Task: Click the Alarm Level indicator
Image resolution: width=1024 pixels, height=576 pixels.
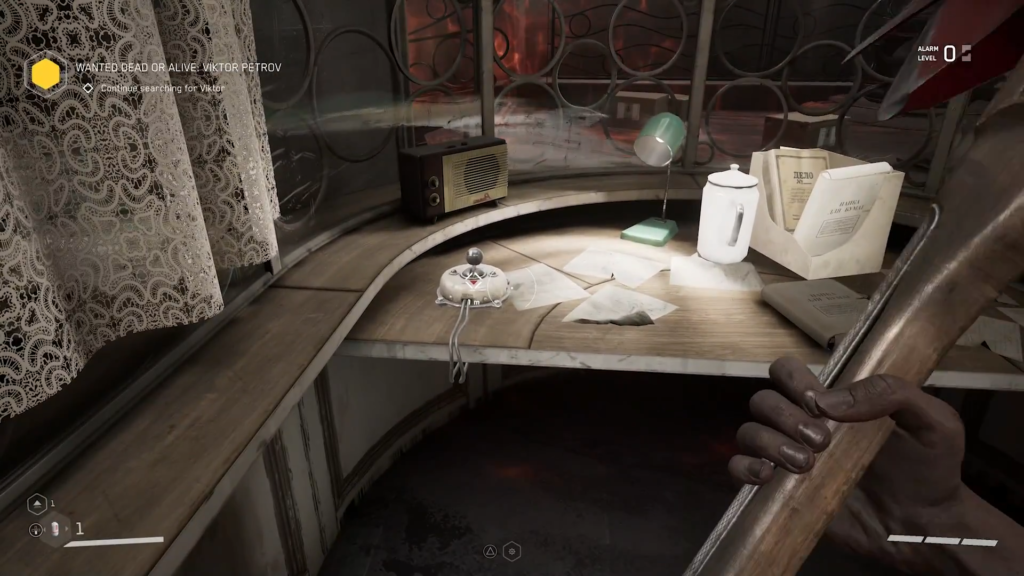Action: pos(944,53)
